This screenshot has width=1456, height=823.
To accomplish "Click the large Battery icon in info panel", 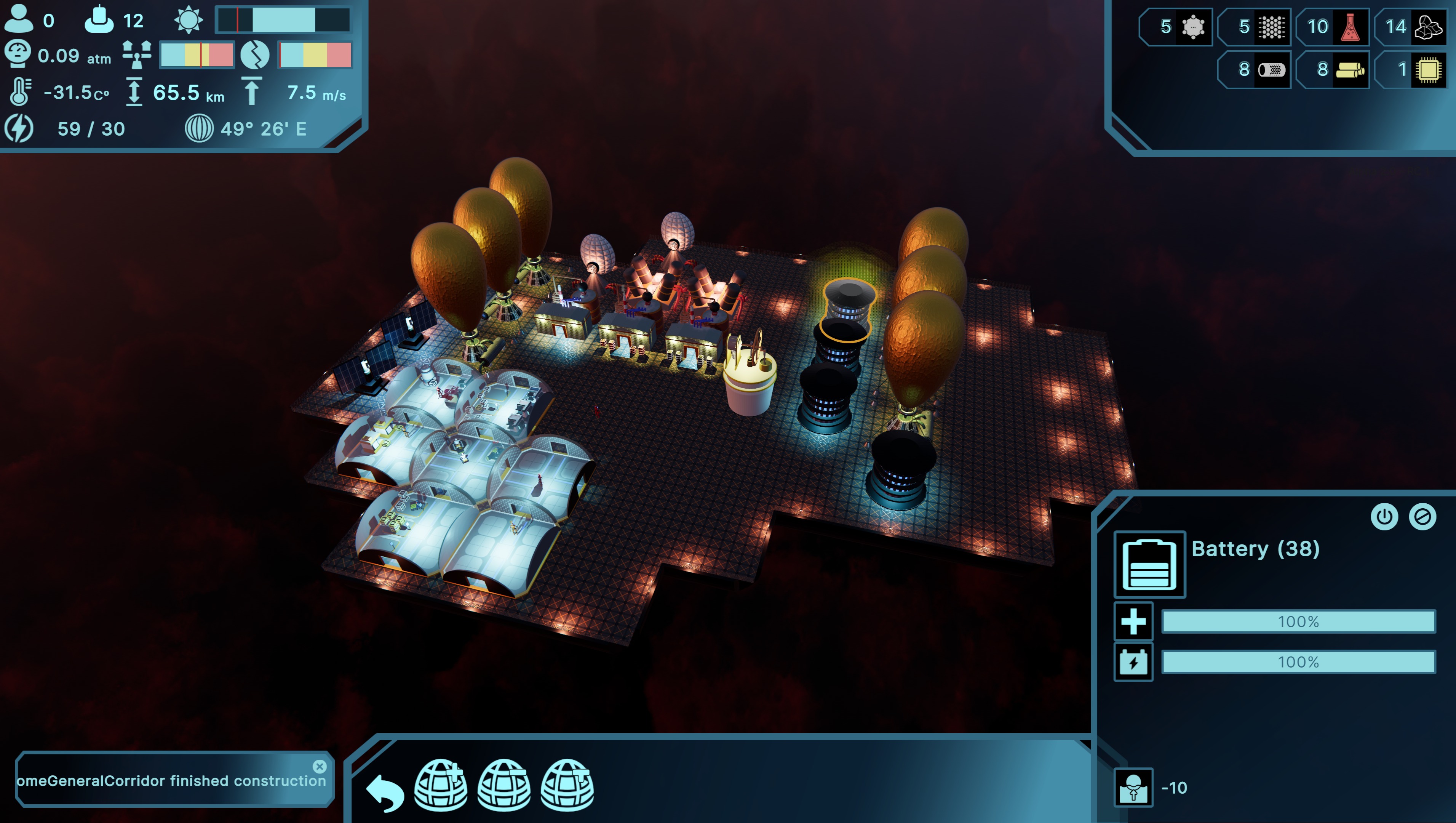I will [1149, 564].
